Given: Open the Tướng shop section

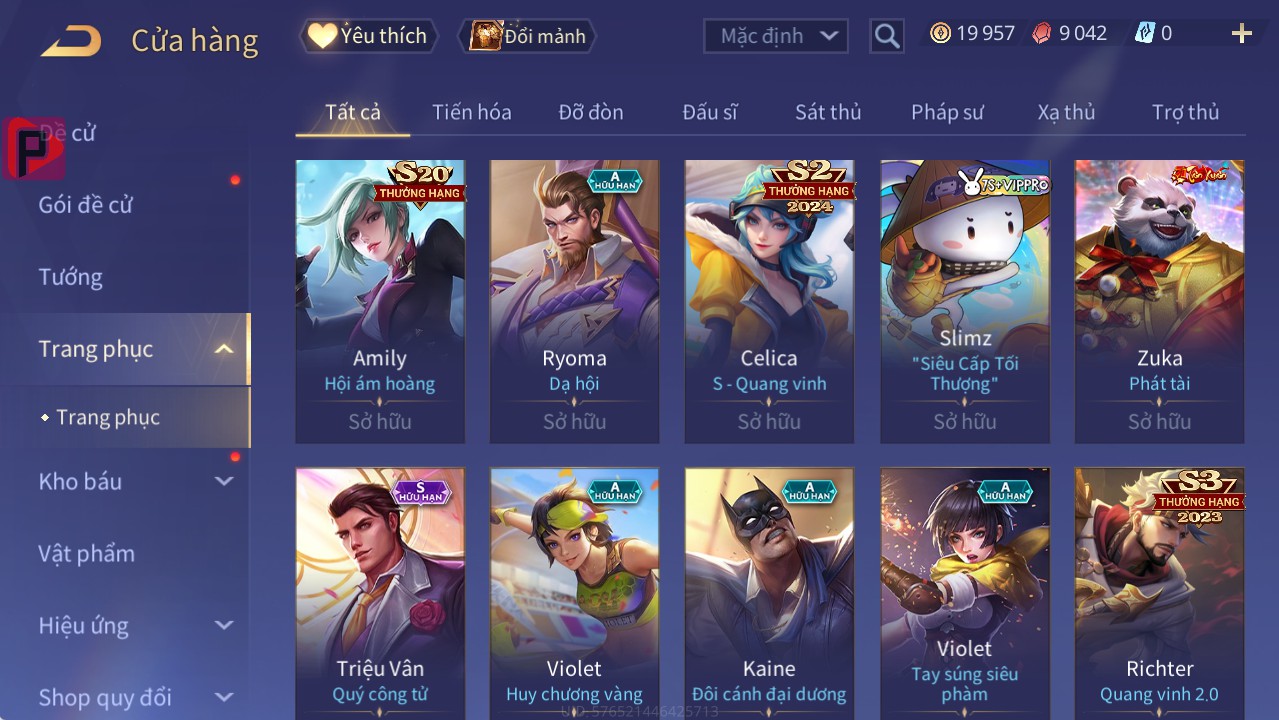Looking at the screenshot, I should pyautogui.click(x=71, y=277).
